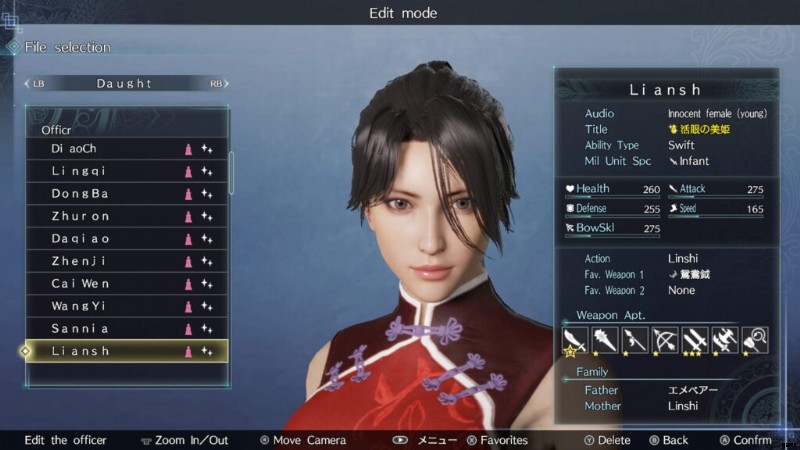The image size is (800, 450).
Task: Select the starred sword weapon aptitude icon
Action: pos(574,341)
